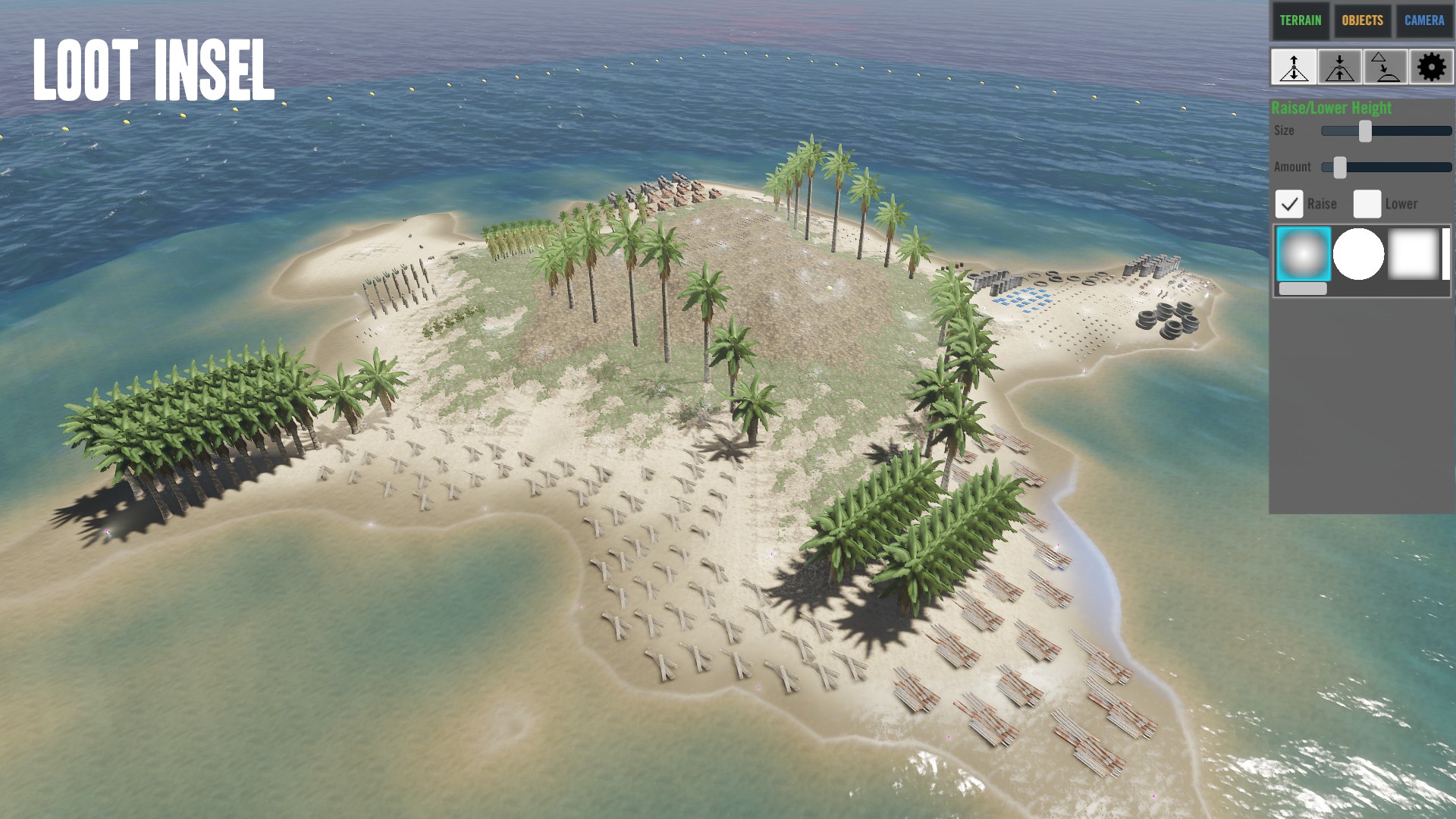Viewport: 1456px width, 819px height.
Task: Open terrain settings with the gear icon
Action: [x=1431, y=67]
